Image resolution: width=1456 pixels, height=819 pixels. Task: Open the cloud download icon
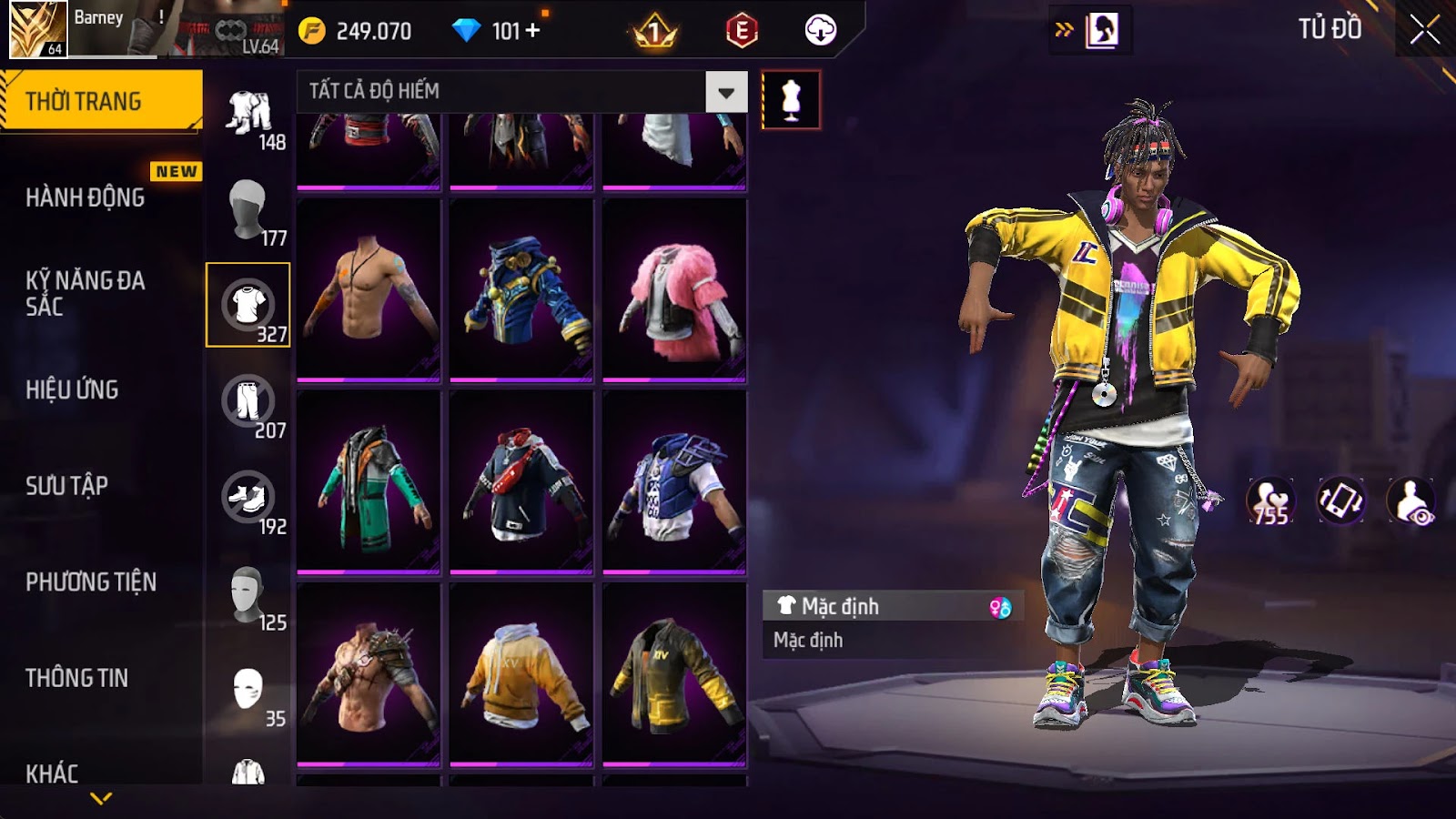point(820,31)
